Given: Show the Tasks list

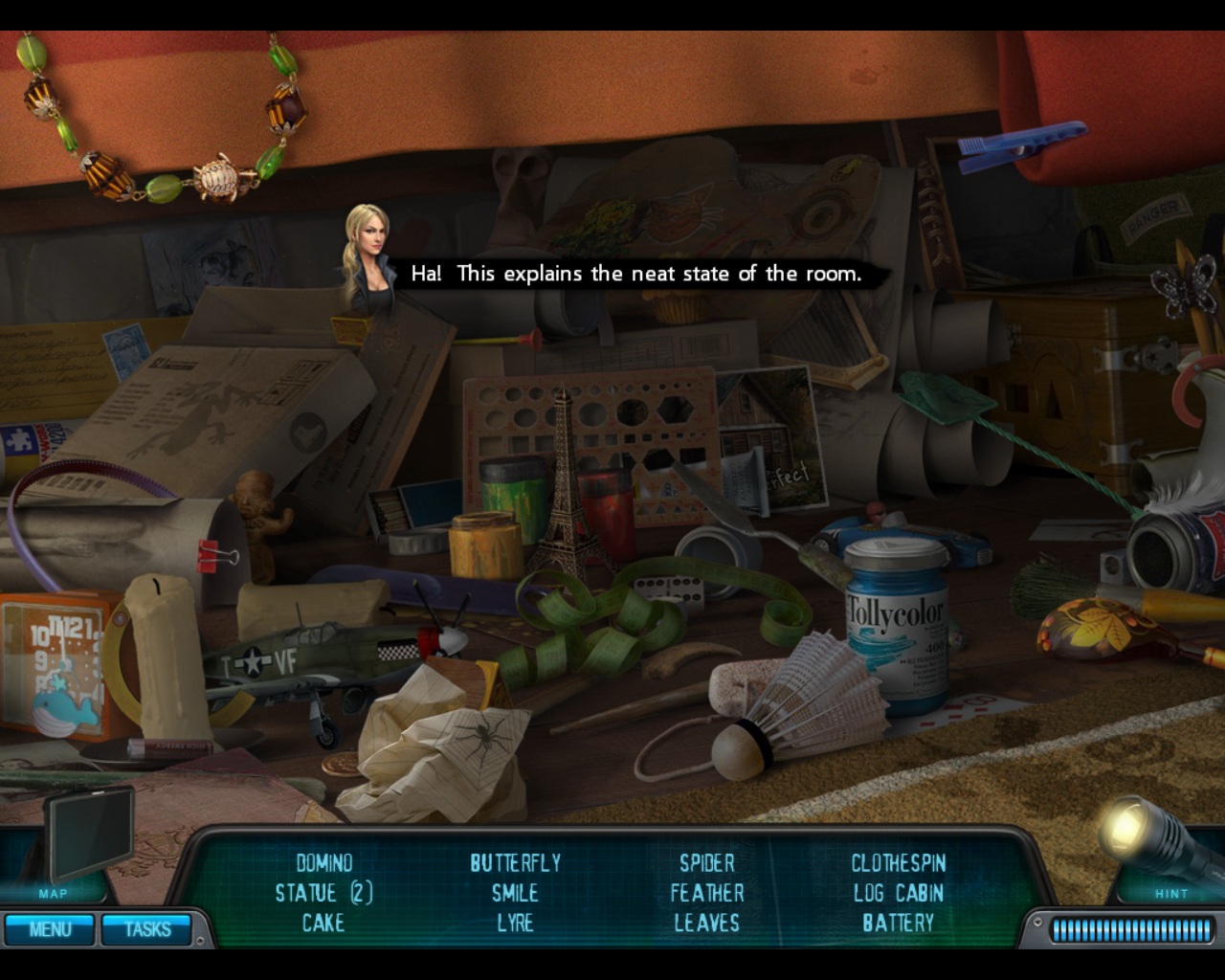Looking at the screenshot, I should point(147,929).
